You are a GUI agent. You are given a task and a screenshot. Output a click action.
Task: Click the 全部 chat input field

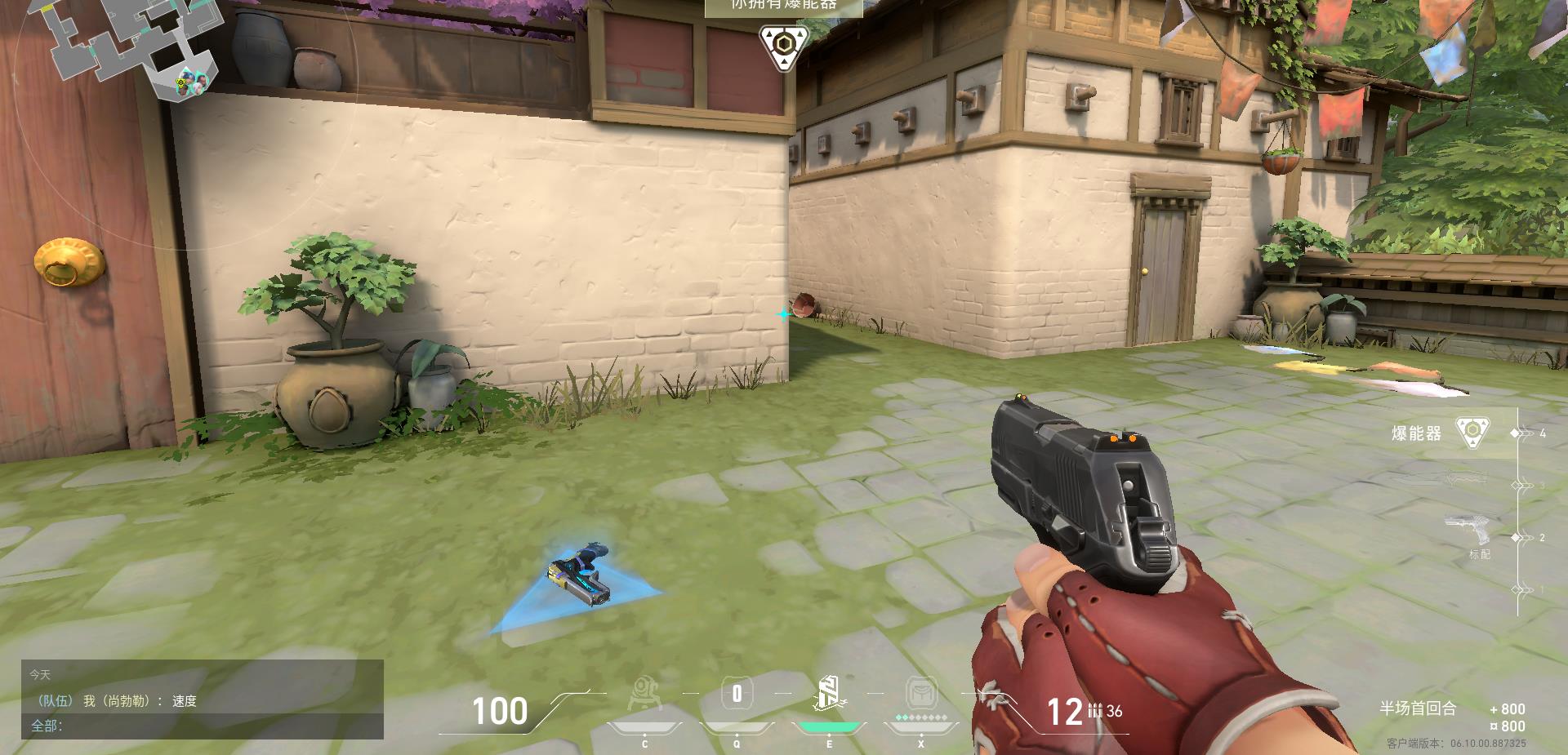coord(204,726)
